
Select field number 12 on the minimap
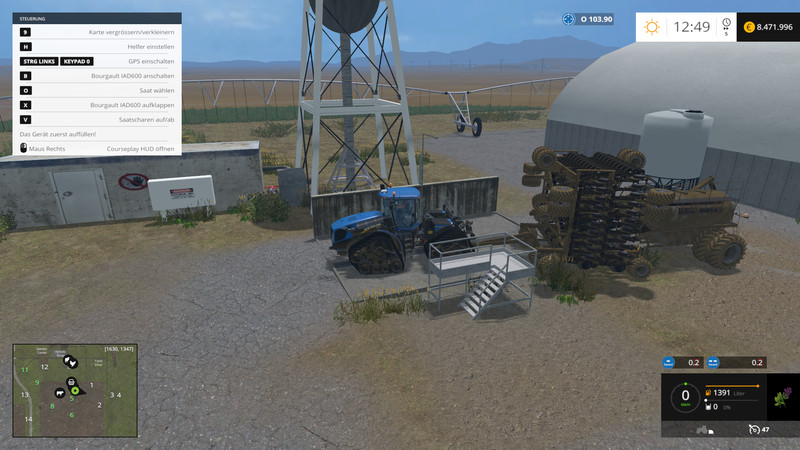tap(44, 367)
